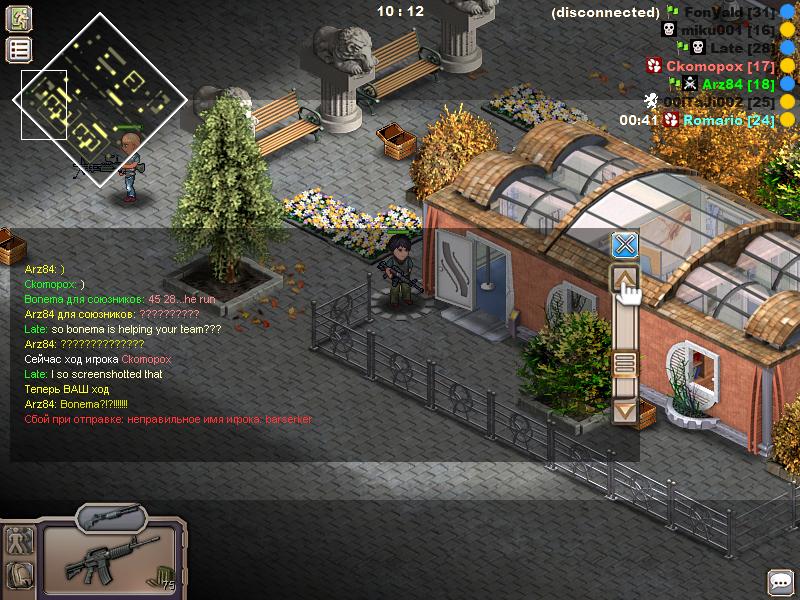Switch to the shotgun secondary weapon
Image resolution: width=800 pixels, height=600 pixels.
[x=111, y=517]
